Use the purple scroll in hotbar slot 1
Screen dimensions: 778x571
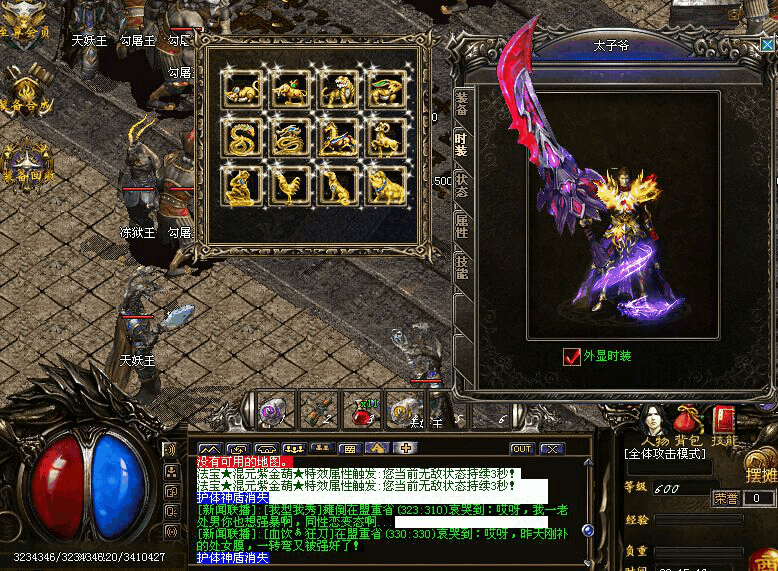pos(274,408)
